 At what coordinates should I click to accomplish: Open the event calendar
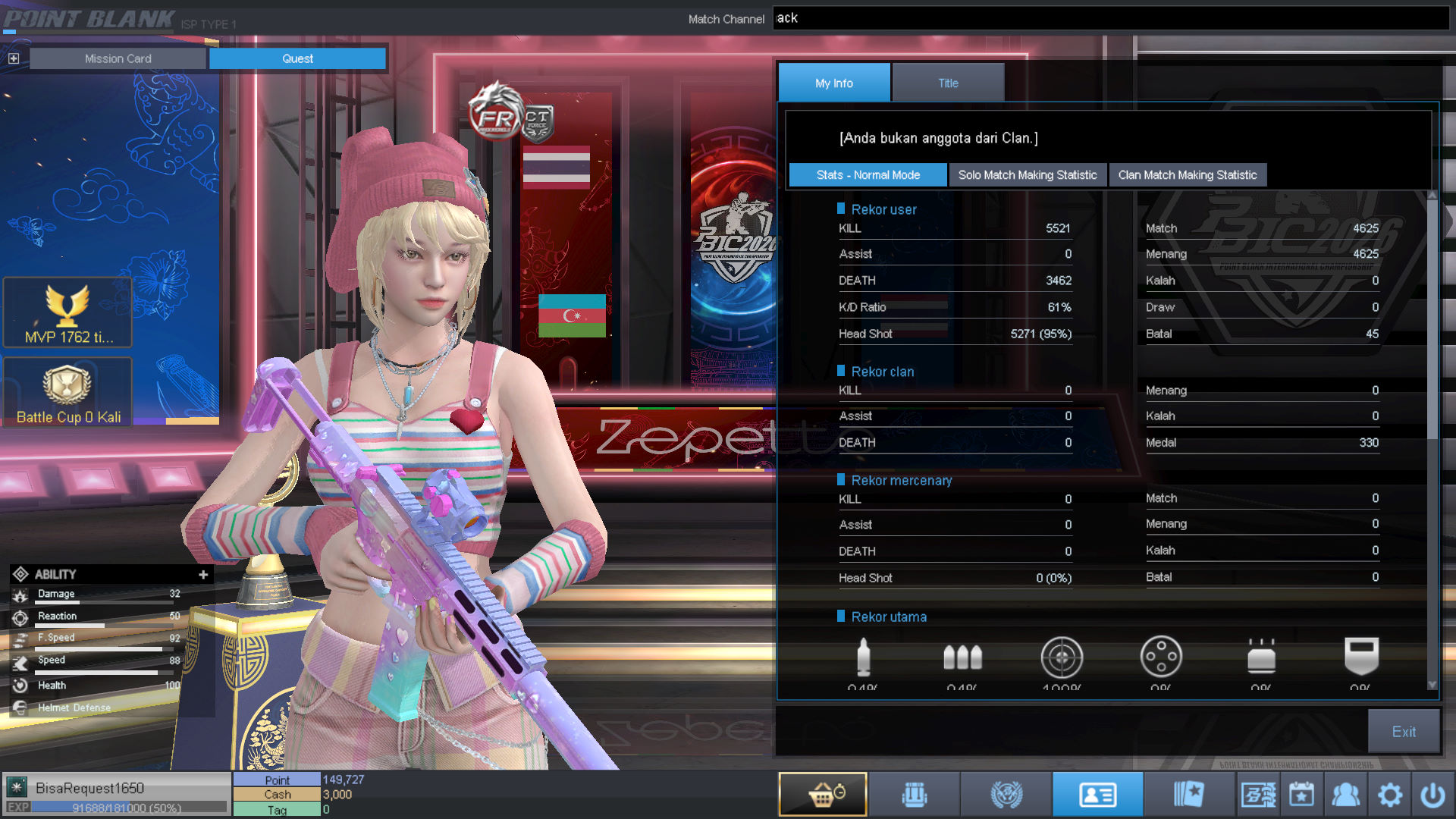1301,795
